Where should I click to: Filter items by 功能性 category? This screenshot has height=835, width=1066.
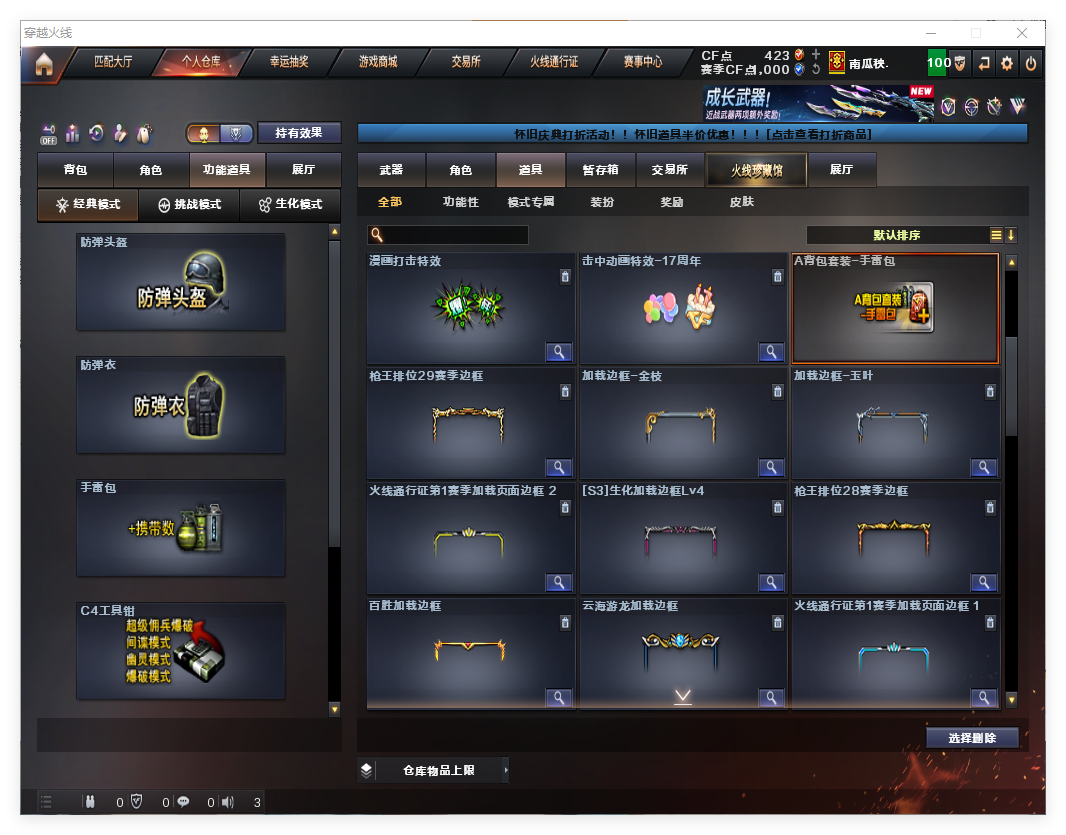pos(461,202)
